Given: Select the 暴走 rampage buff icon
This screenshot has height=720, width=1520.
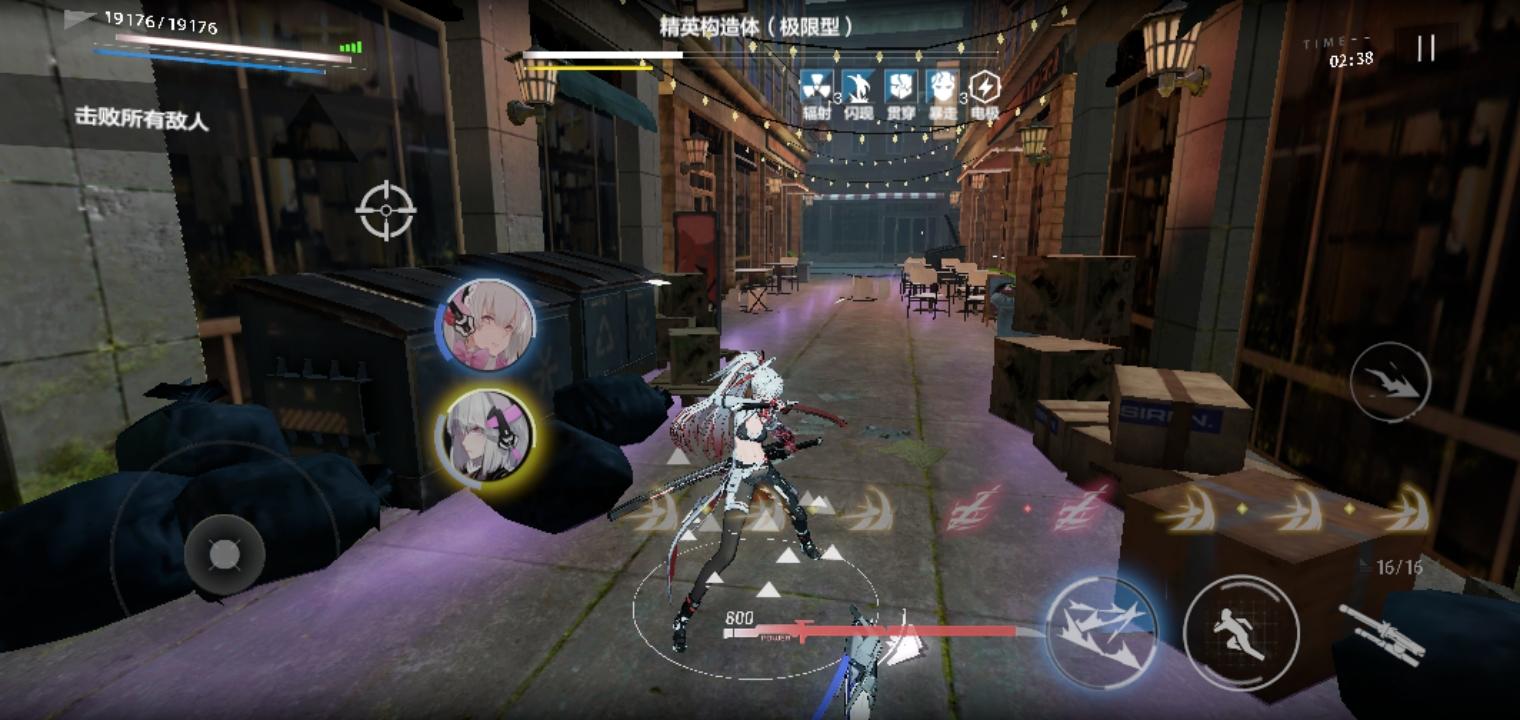Looking at the screenshot, I should (944, 85).
